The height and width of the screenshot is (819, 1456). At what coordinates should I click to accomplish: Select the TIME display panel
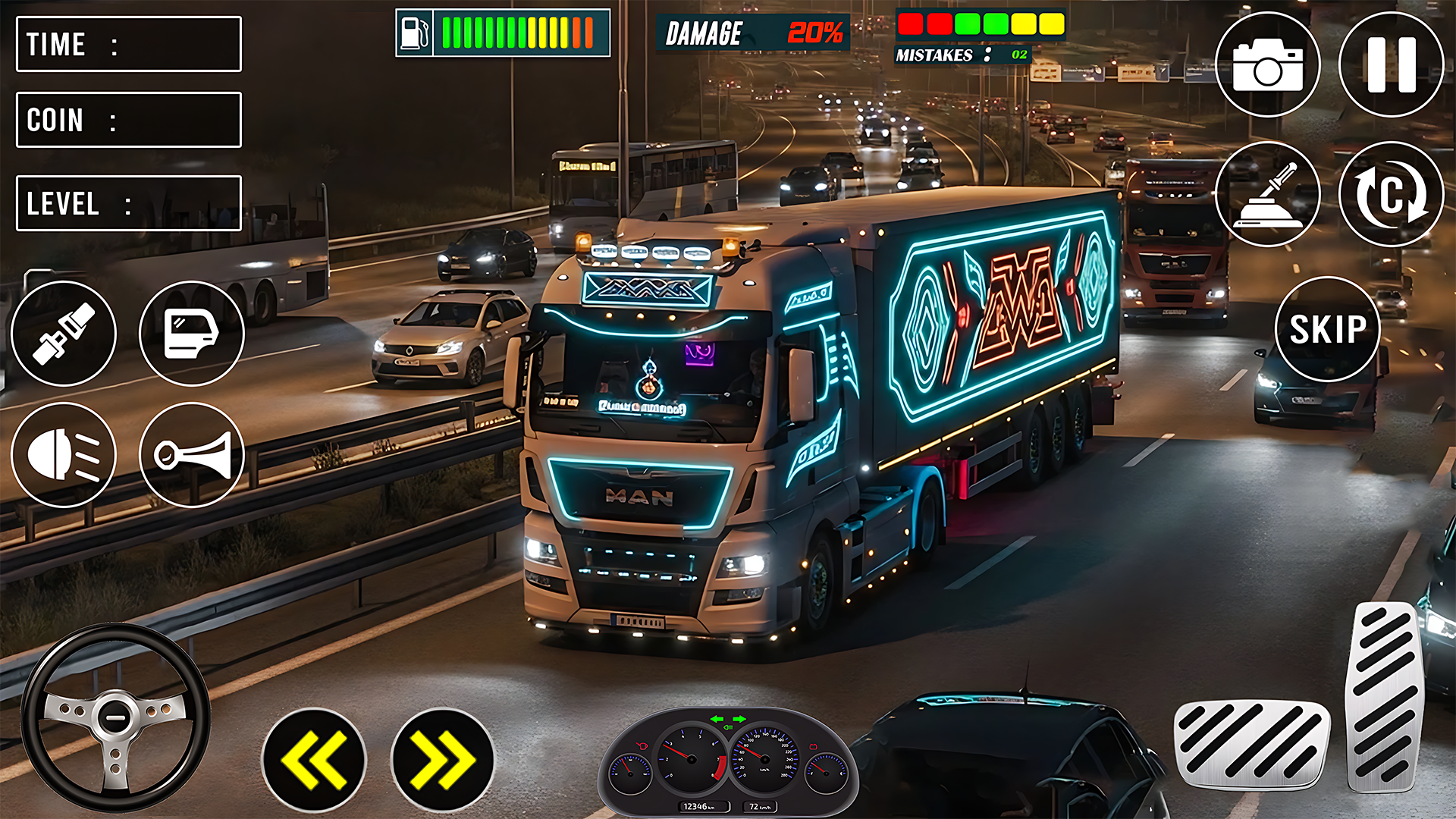pos(127,44)
